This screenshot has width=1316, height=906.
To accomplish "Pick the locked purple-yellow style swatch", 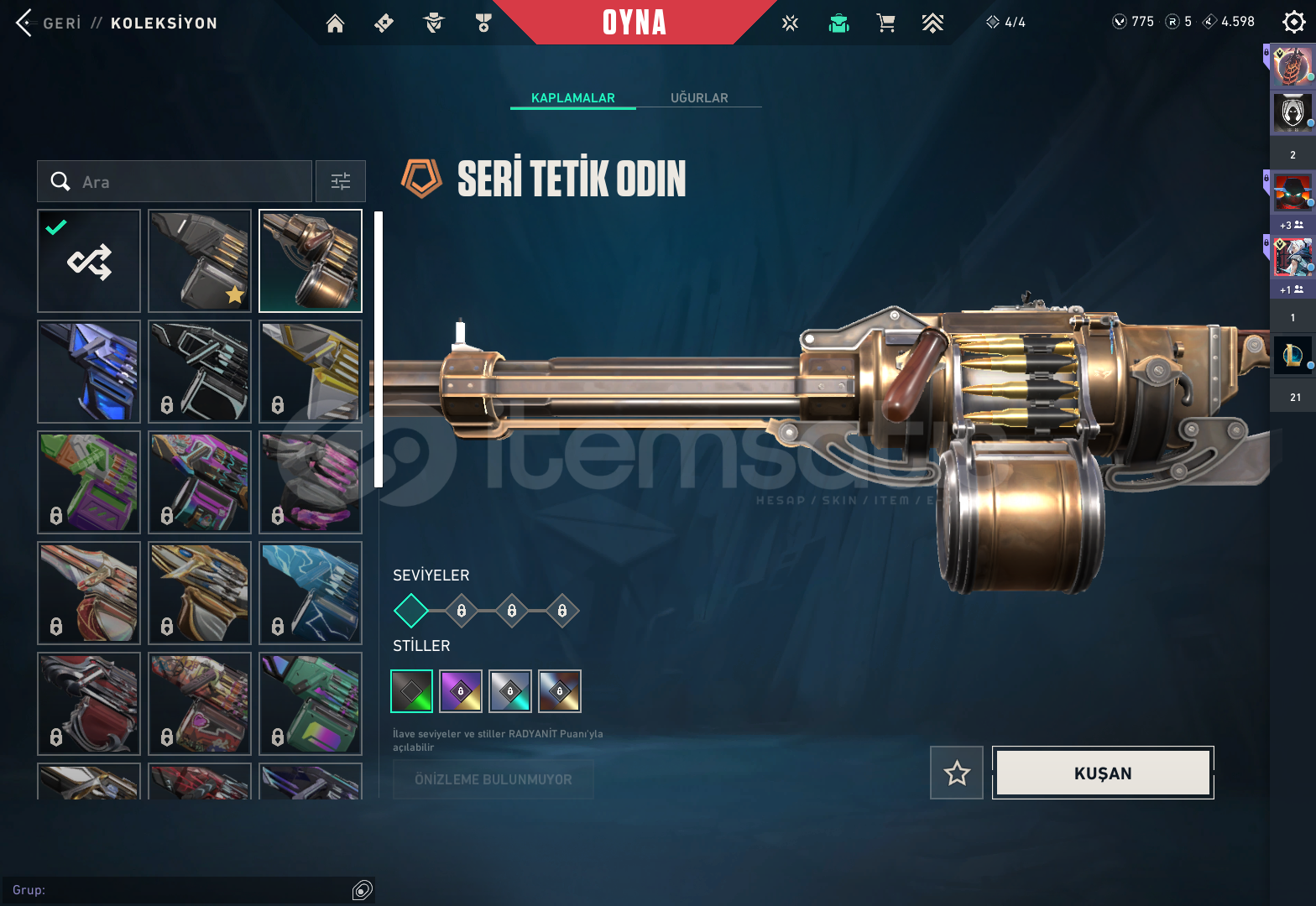I will pos(461,691).
